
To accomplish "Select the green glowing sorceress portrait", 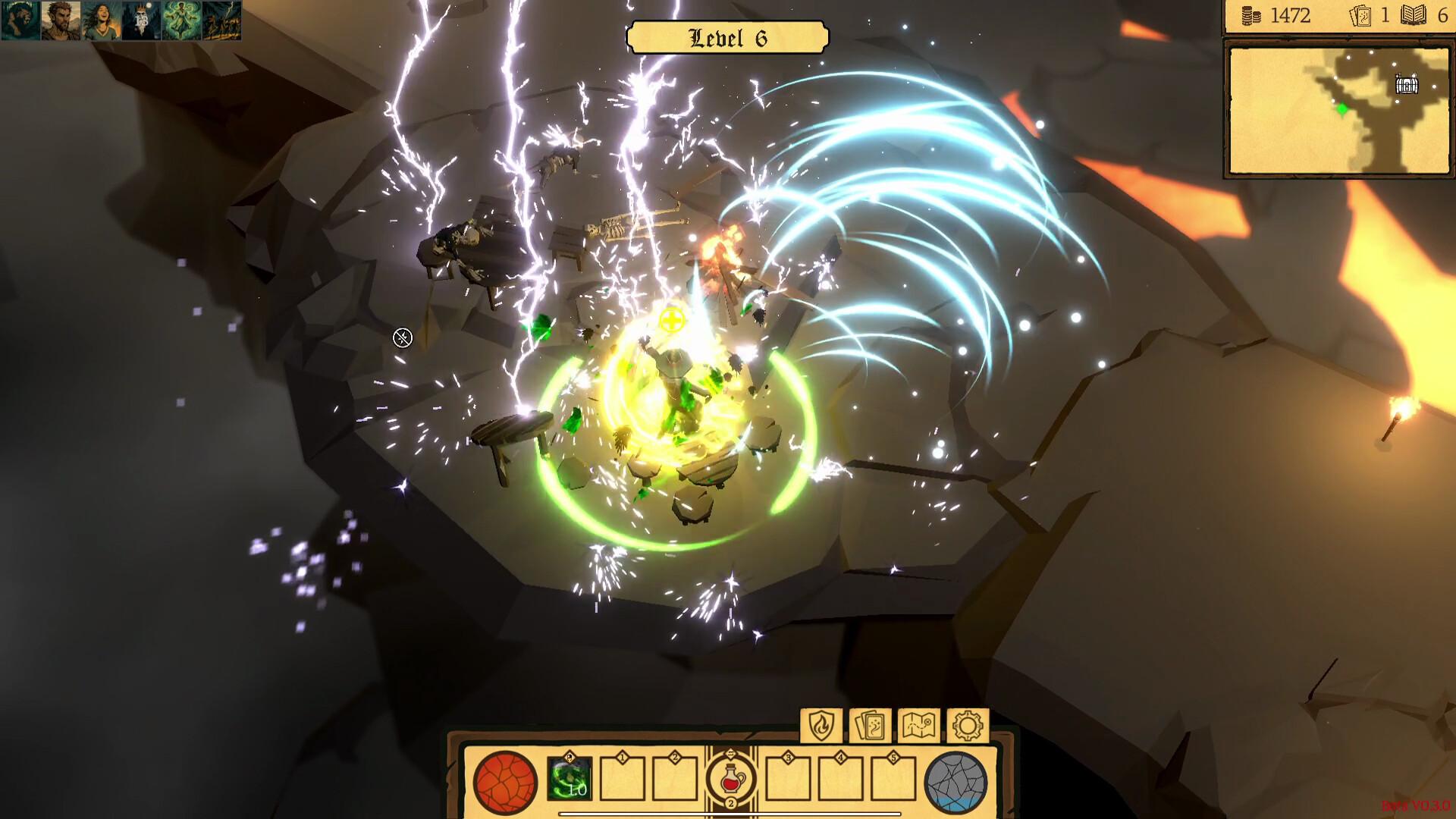I will pos(181,20).
